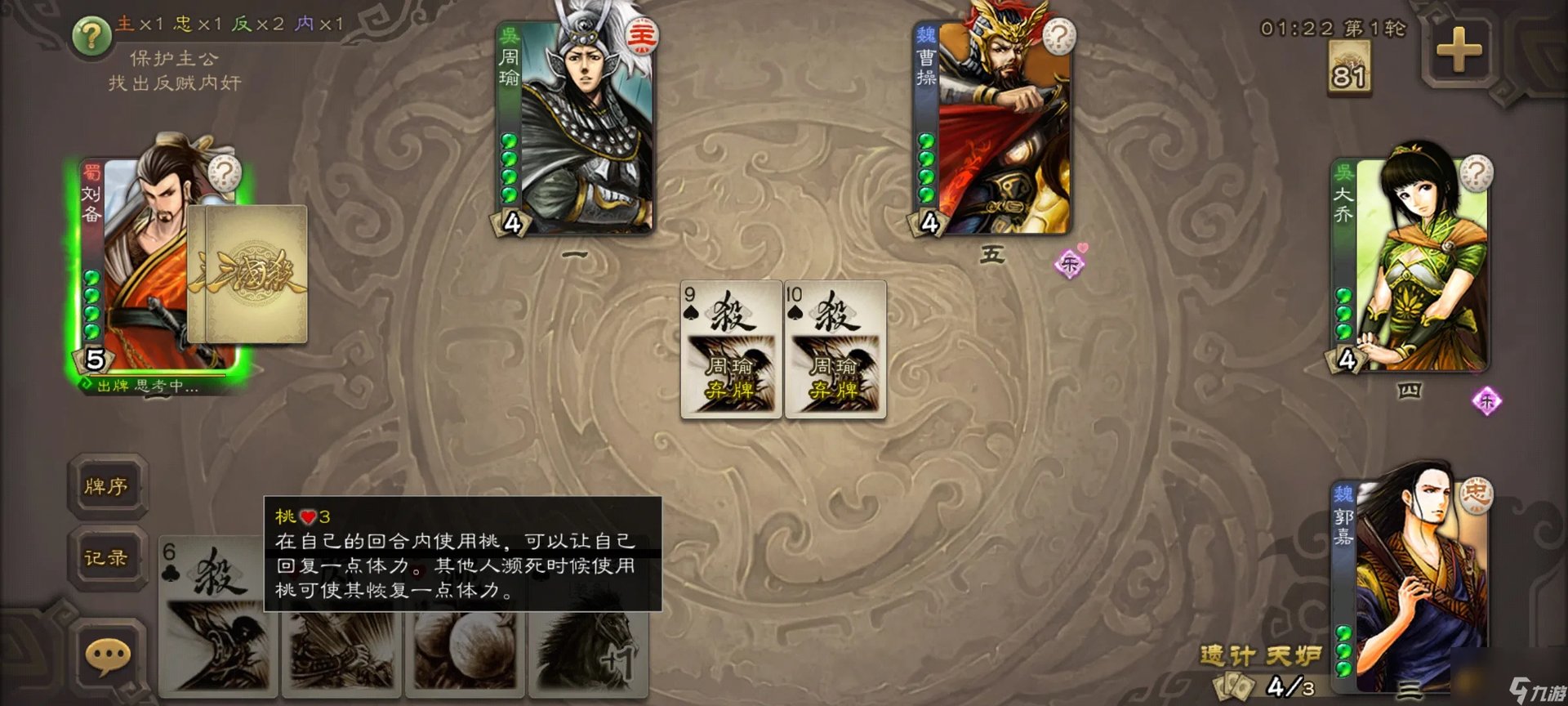This screenshot has height=706, width=1568.
Task: Click Zhou Yu's discarded 9 of spades Kill
Action: [729, 347]
